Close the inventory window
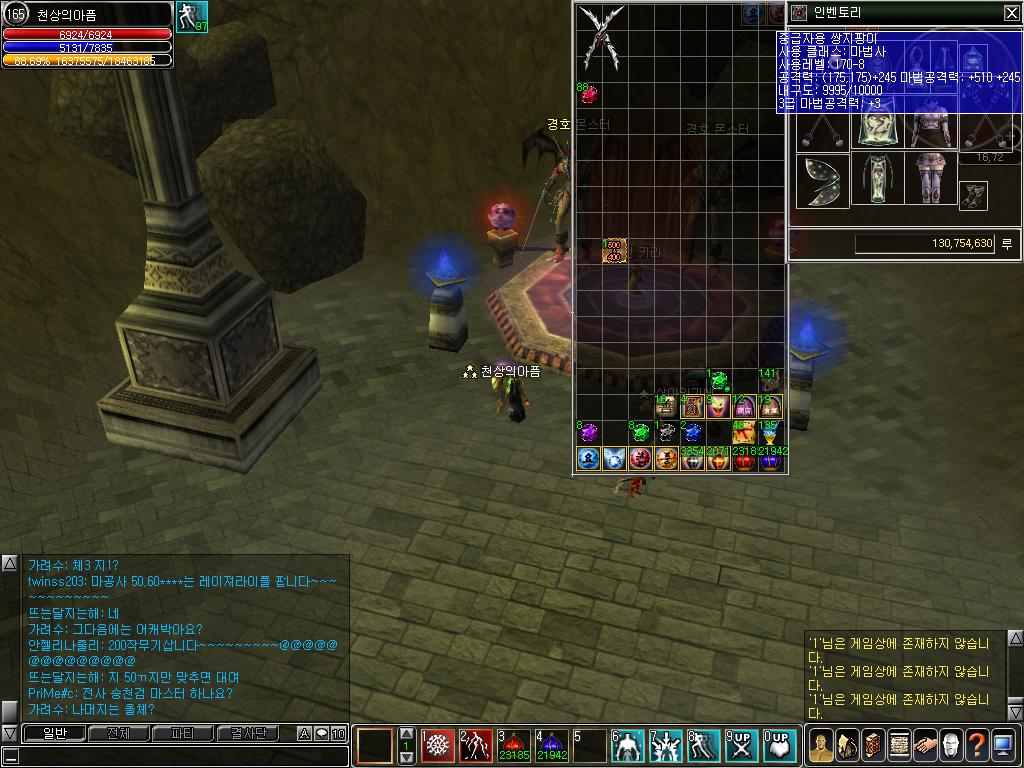Screen dimensions: 1024x768 pos(1011,13)
